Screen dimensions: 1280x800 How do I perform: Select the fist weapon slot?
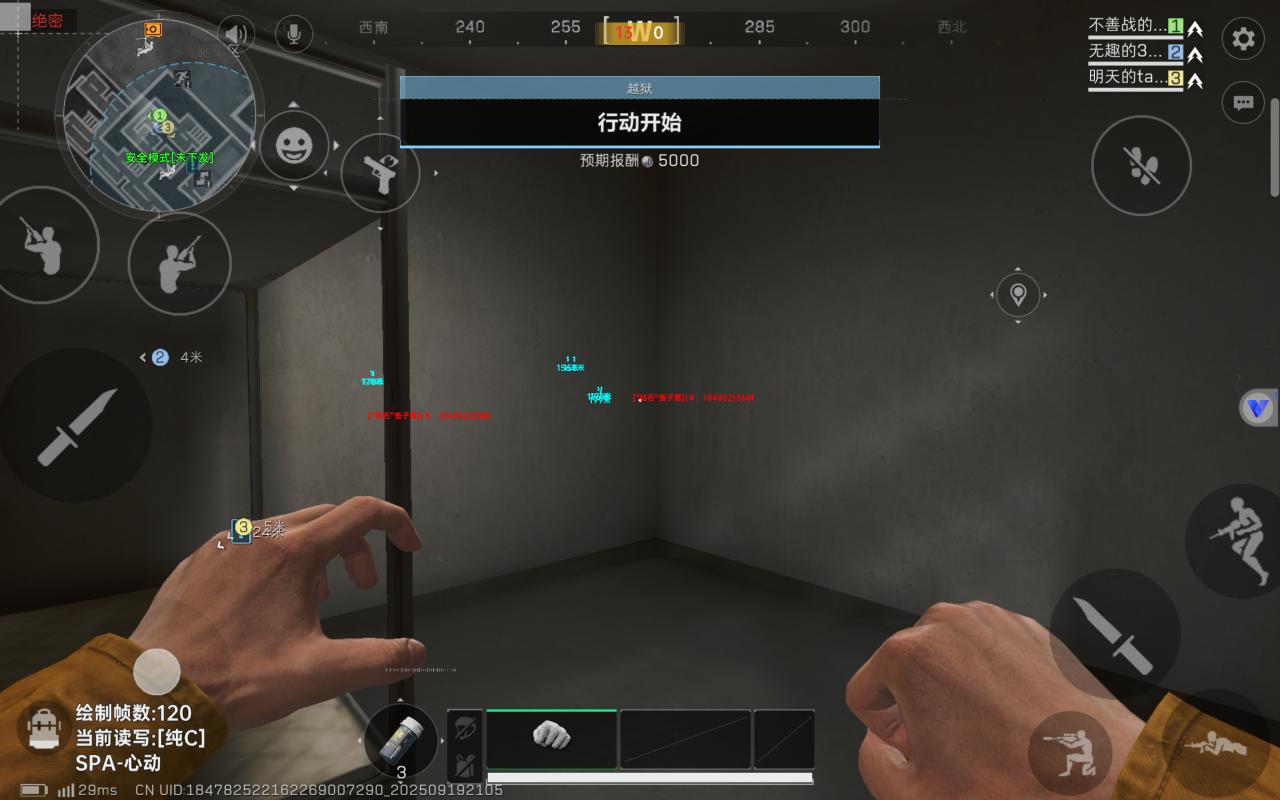pos(551,737)
